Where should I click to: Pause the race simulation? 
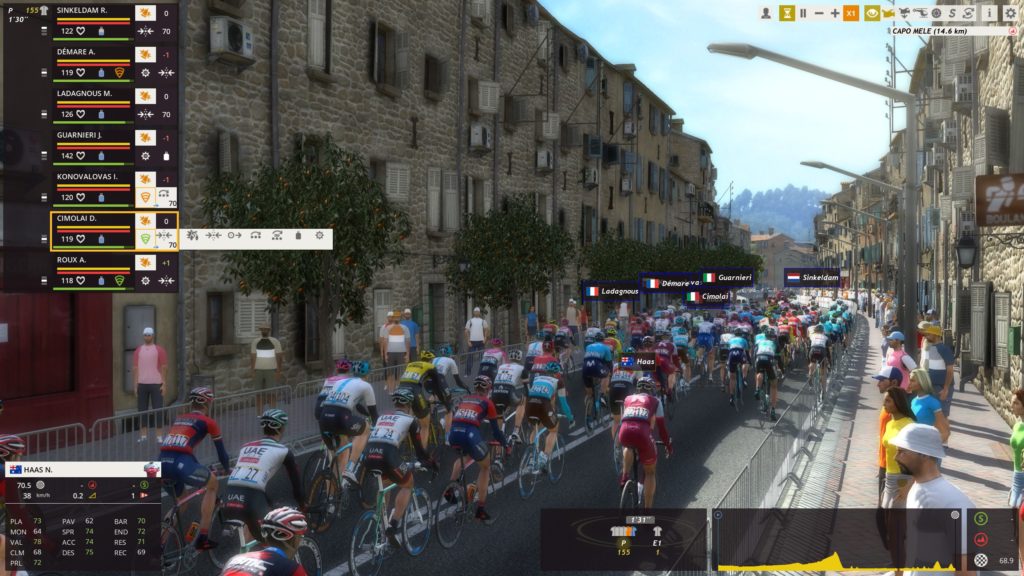point(803,13)
